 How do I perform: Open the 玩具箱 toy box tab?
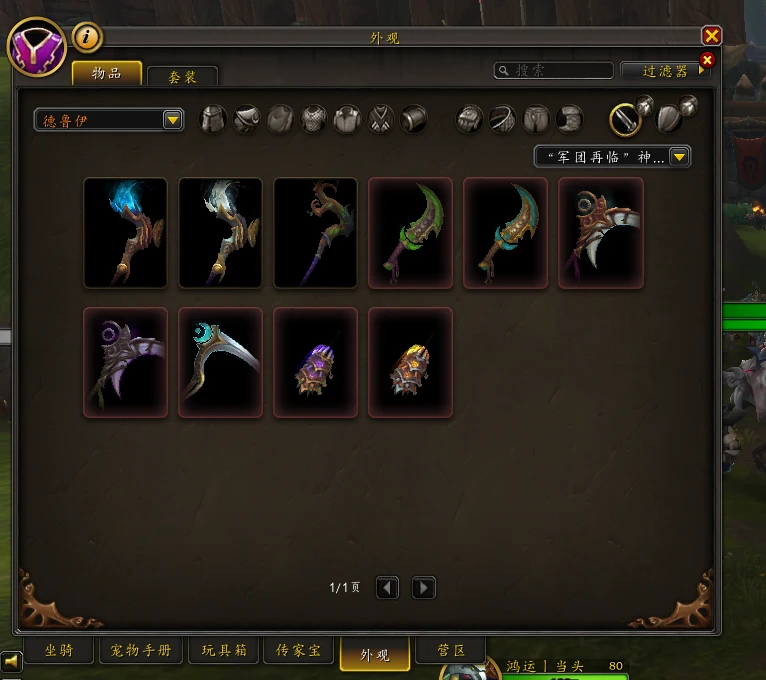223,650
